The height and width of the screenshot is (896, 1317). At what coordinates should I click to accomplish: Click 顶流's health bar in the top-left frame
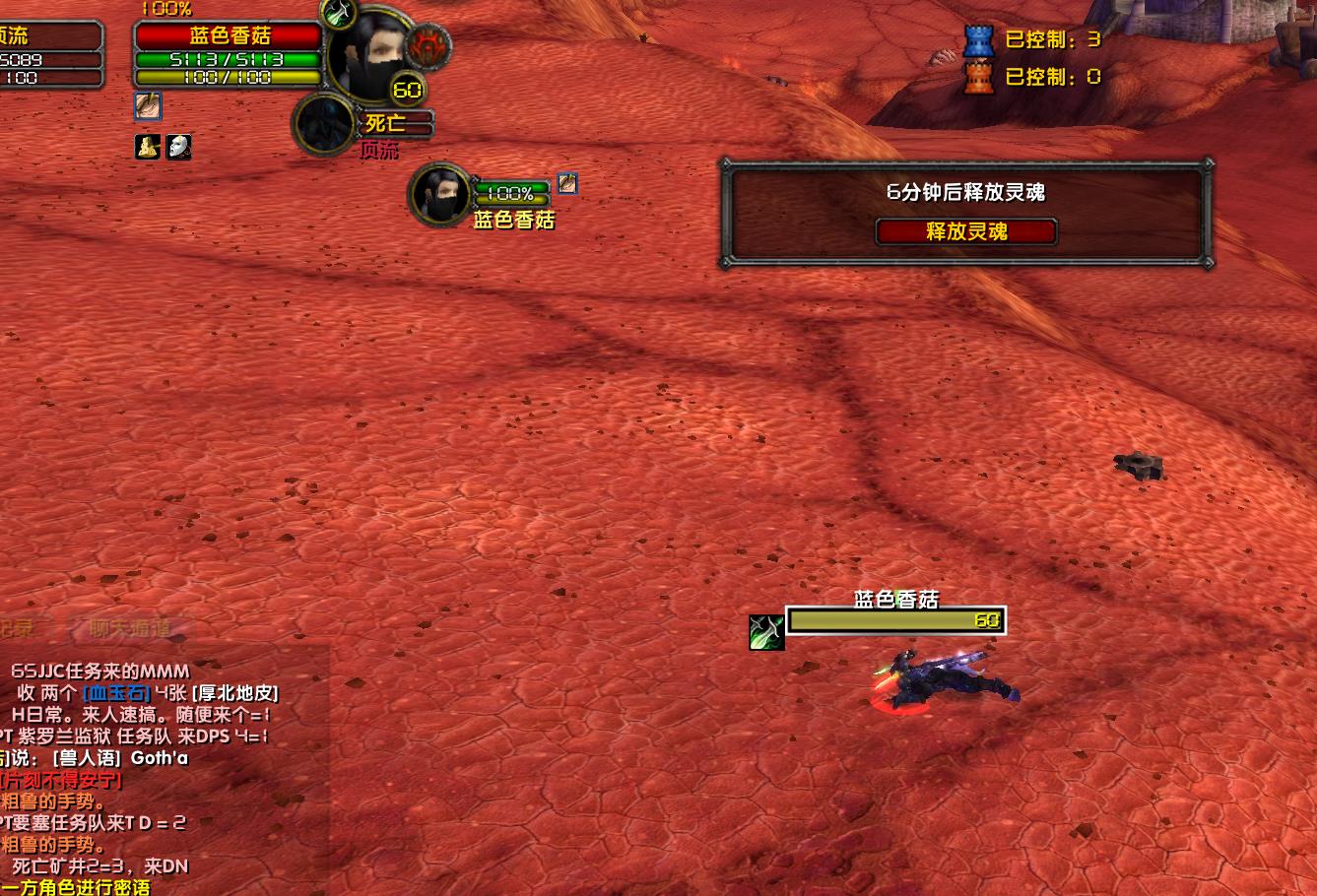point(51,58)
